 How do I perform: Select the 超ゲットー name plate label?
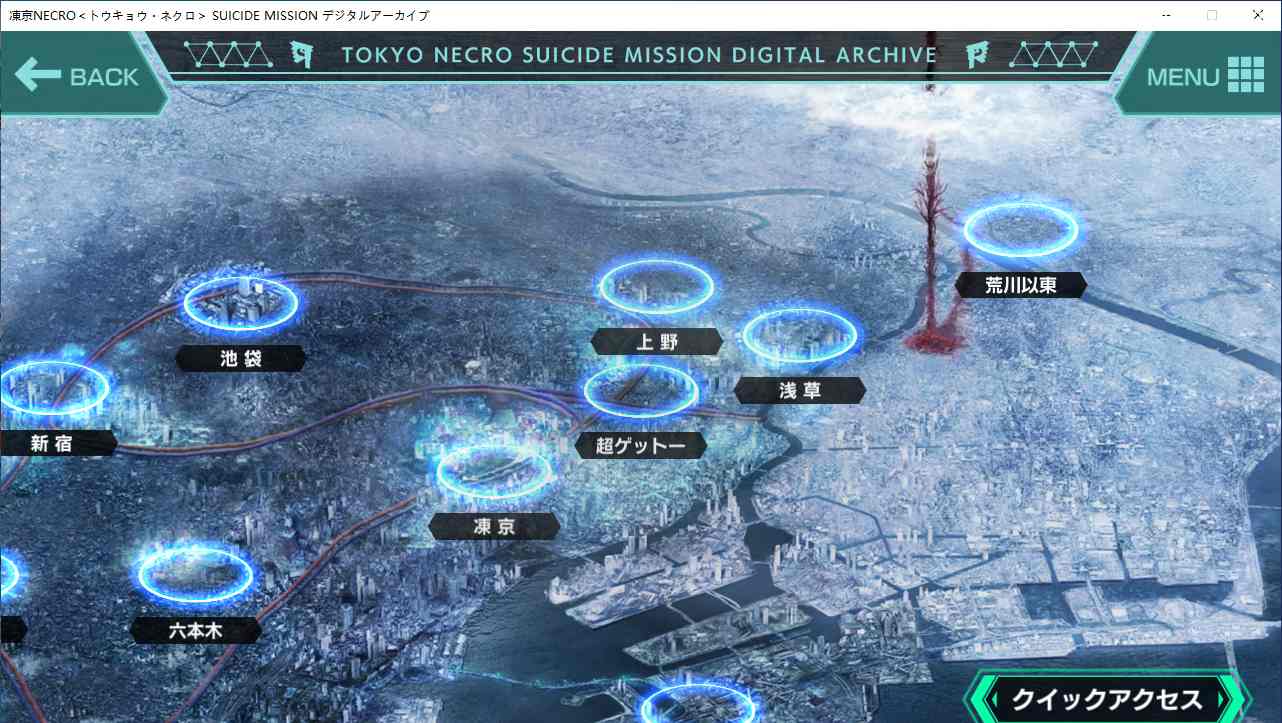(x=641, y=445)
